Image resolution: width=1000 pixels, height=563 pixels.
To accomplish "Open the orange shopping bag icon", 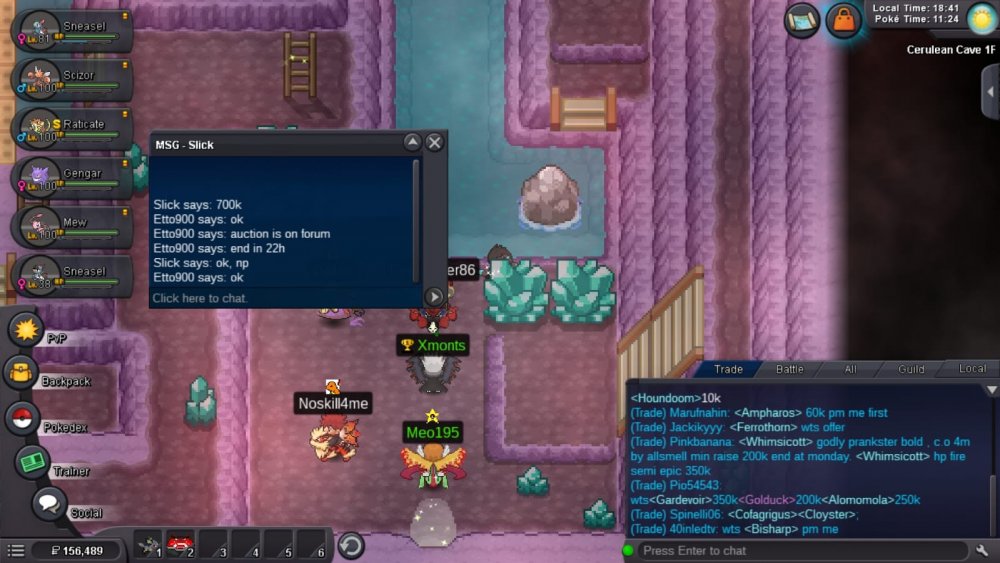I will [844, 20].
